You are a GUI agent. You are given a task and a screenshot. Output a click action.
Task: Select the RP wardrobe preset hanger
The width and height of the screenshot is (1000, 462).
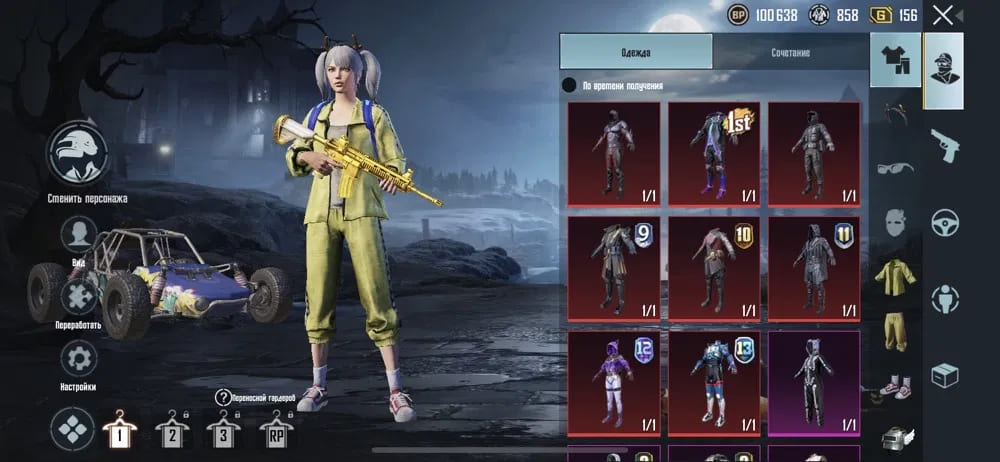276,431
